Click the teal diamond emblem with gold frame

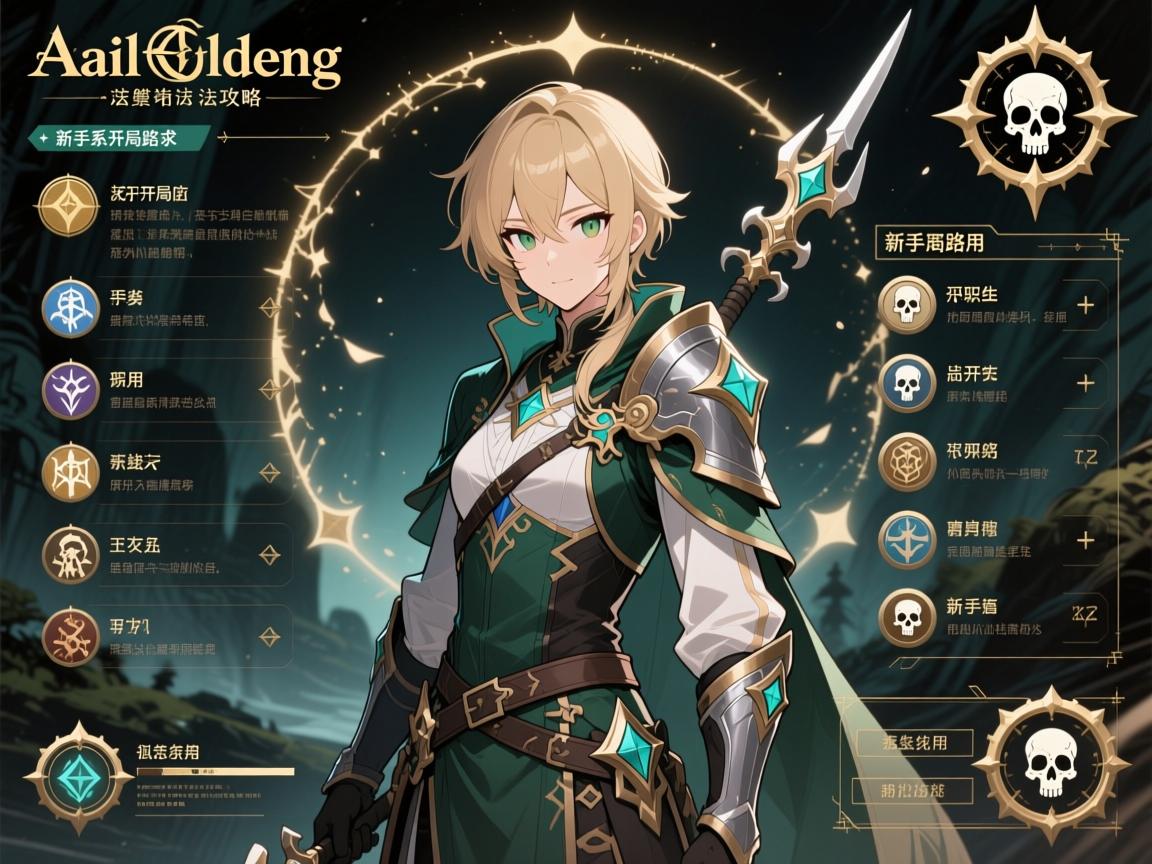pos(71,775)
